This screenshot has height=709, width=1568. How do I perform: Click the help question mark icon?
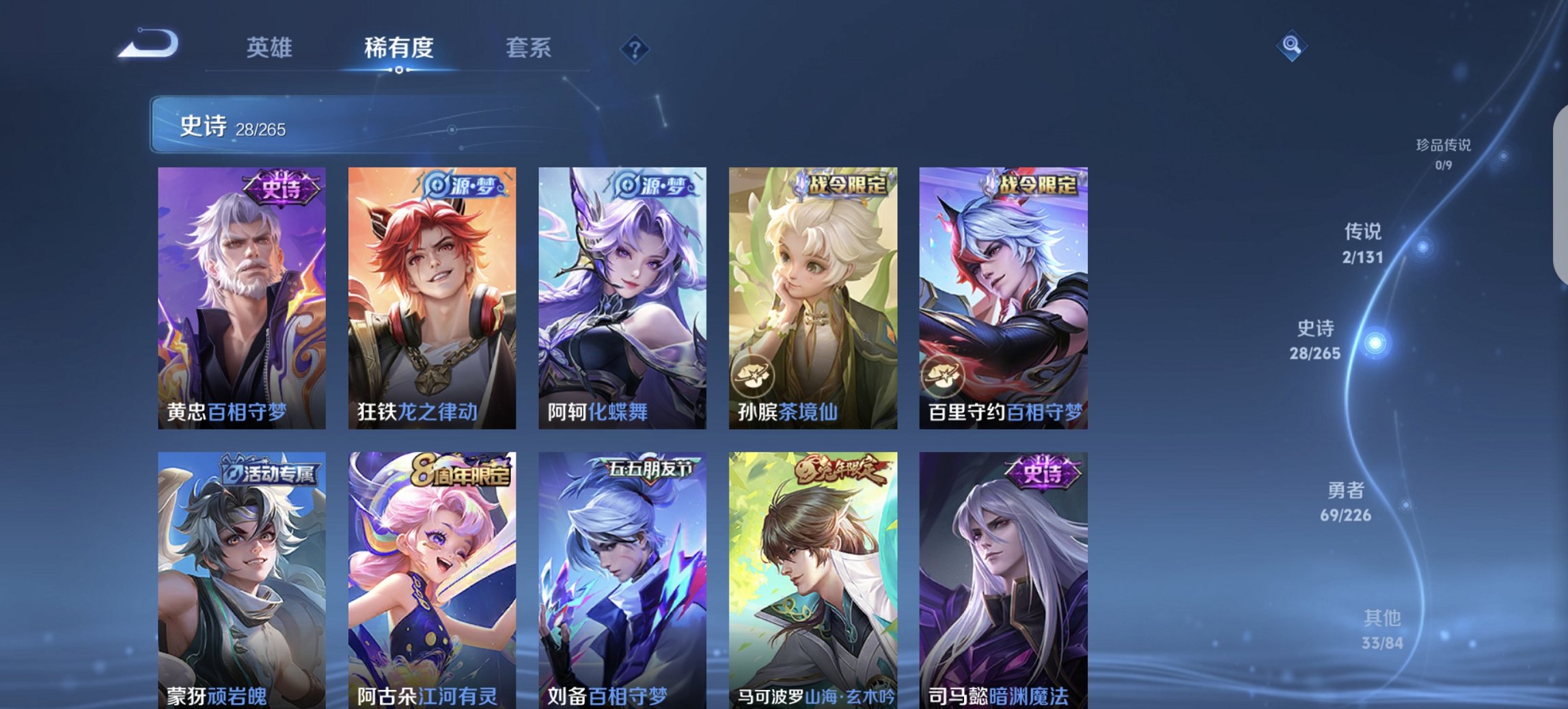(x=634, y=49)
